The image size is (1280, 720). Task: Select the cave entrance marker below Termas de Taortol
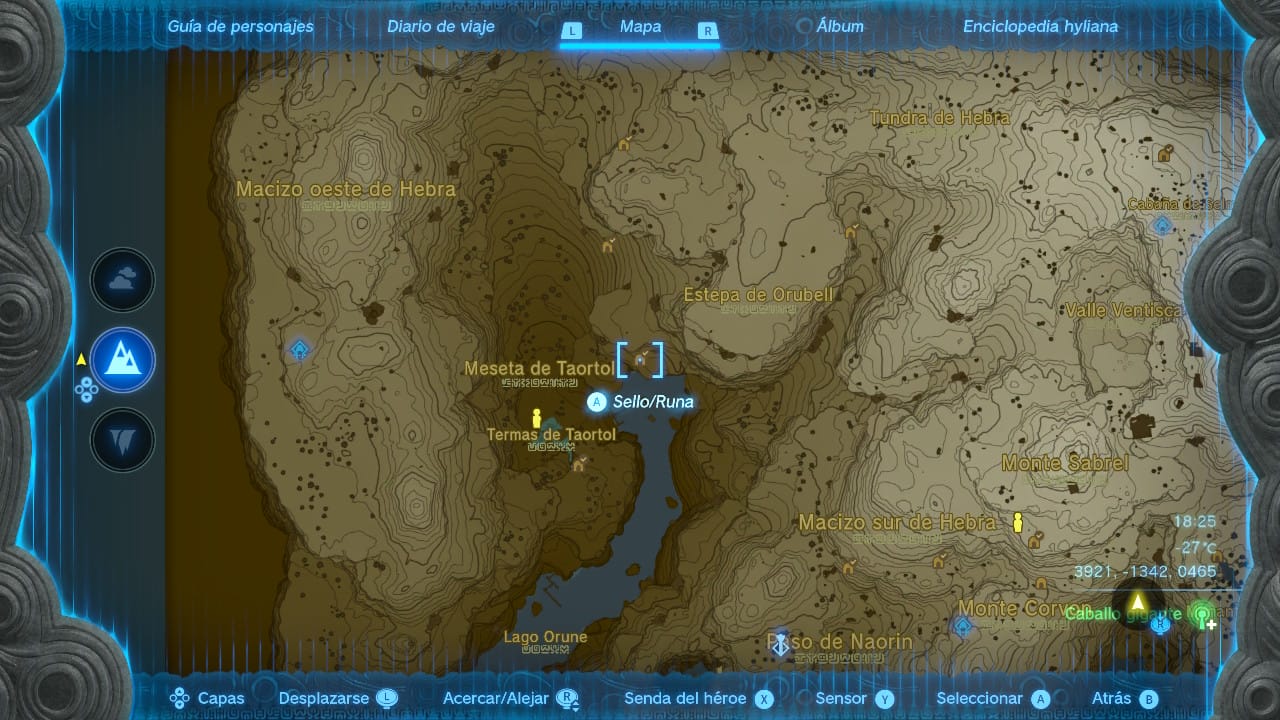(578, 464)
